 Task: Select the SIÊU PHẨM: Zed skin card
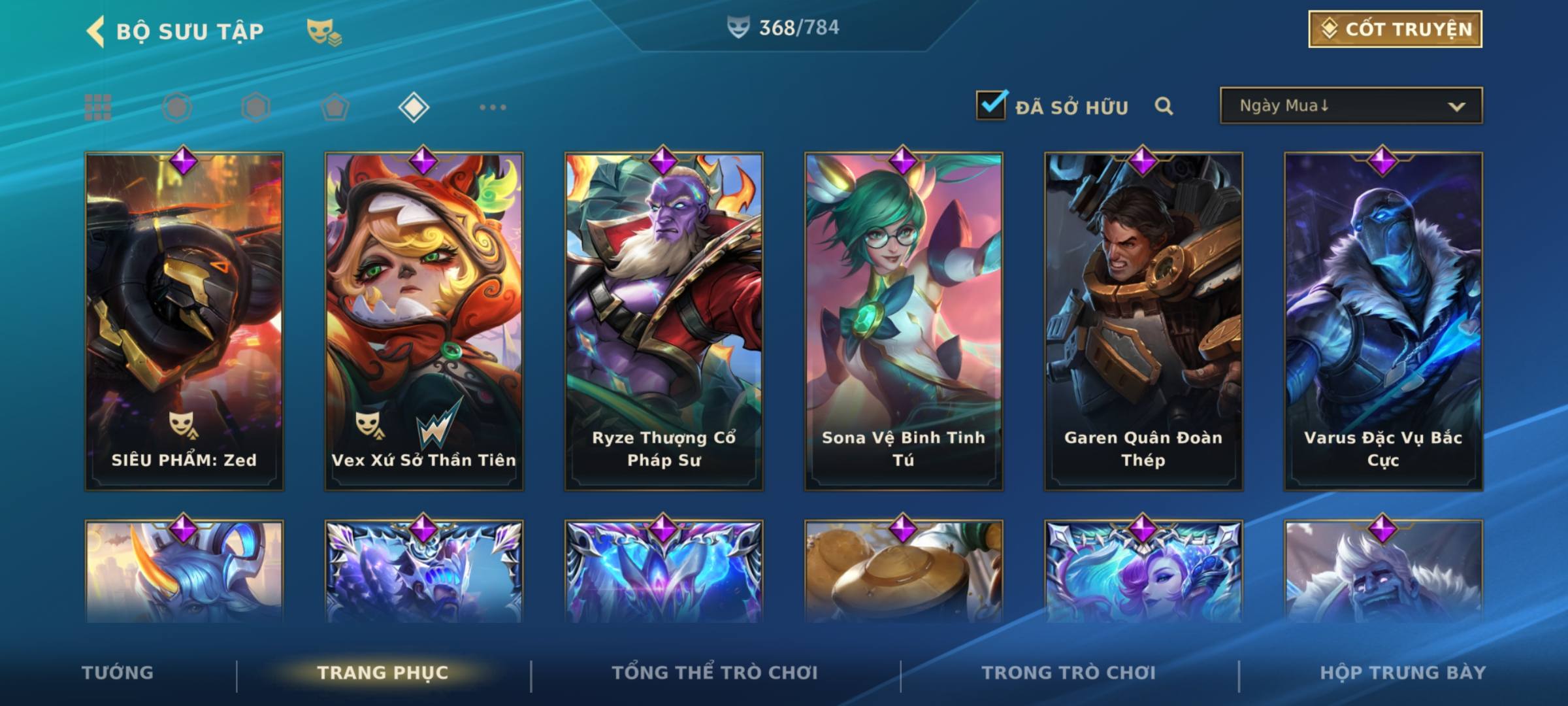184,320
